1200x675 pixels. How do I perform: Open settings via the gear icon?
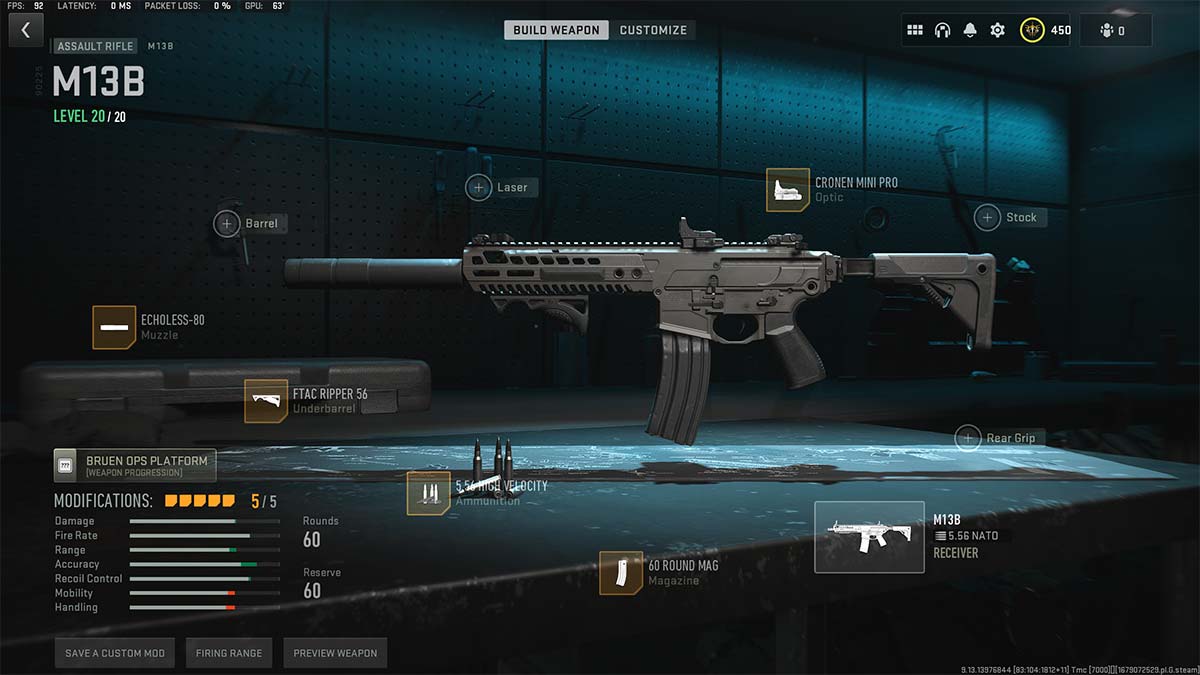click(x=997, y=30)
